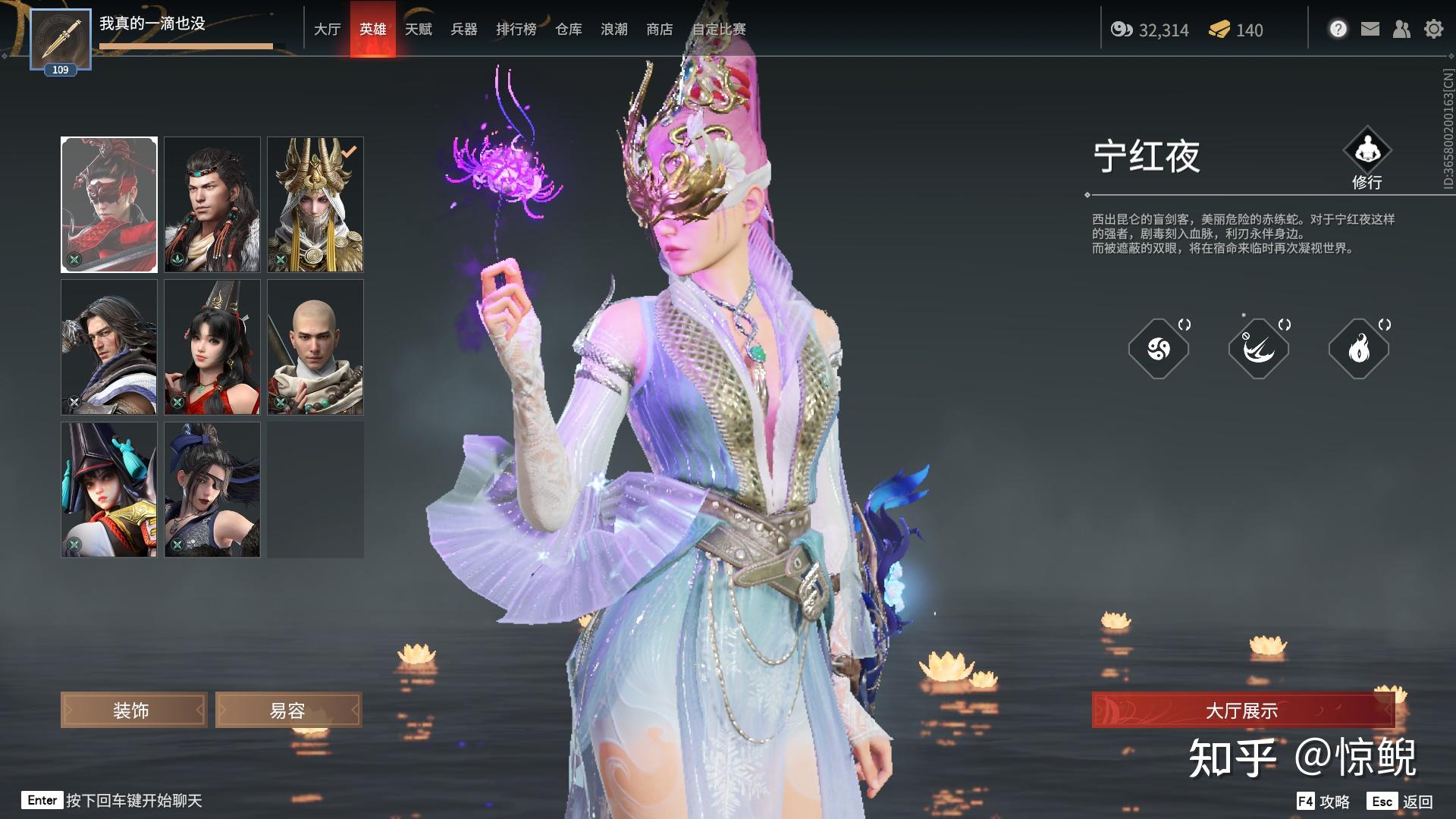Open the 商店 shop tab
The height and width of the screenshot is (819, 1456).
pos(659,30)
